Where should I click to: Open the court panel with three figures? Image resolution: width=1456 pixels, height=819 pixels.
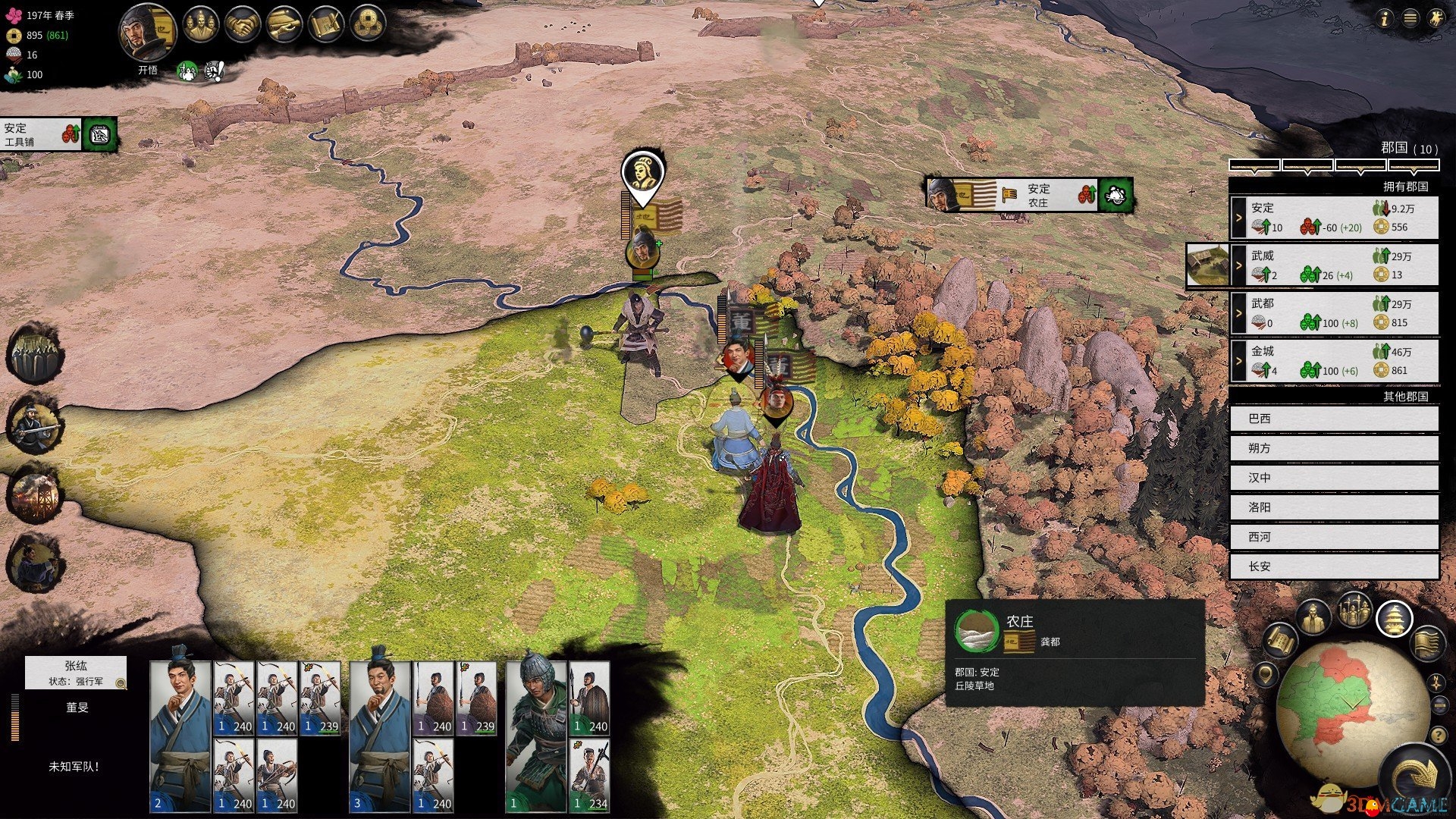pos(200,26)
